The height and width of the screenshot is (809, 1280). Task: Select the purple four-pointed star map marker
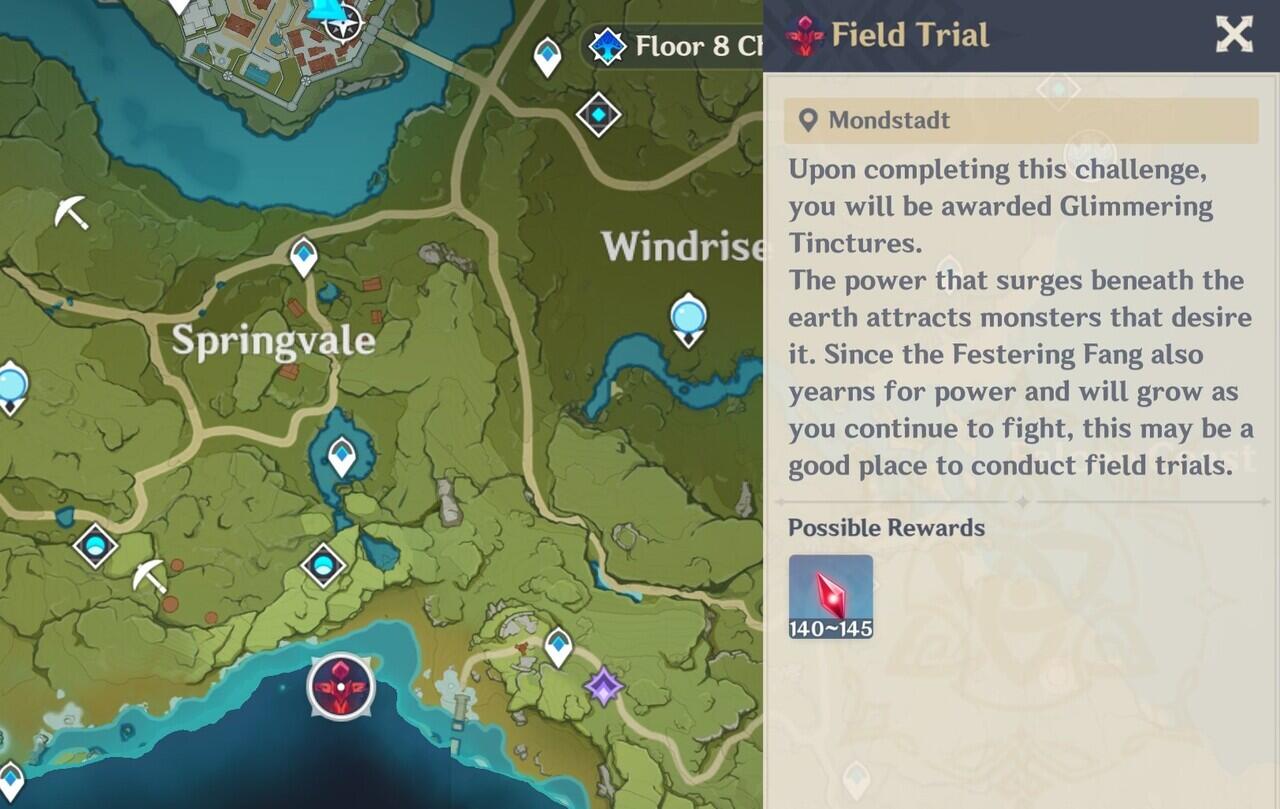(603, 686)
